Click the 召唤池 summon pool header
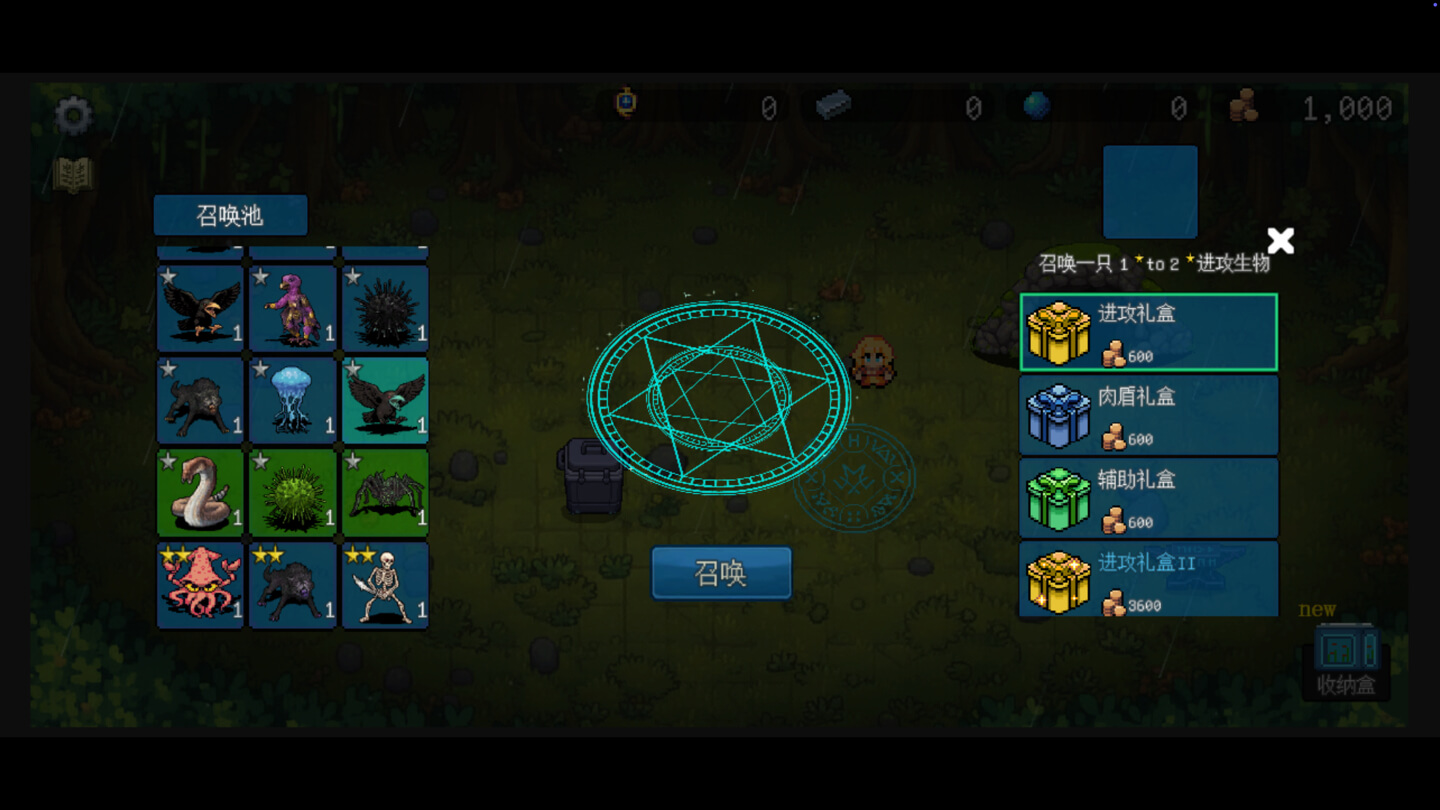Image resolution: width=1440 pixels, height=810 pixels. coord(230,215)
